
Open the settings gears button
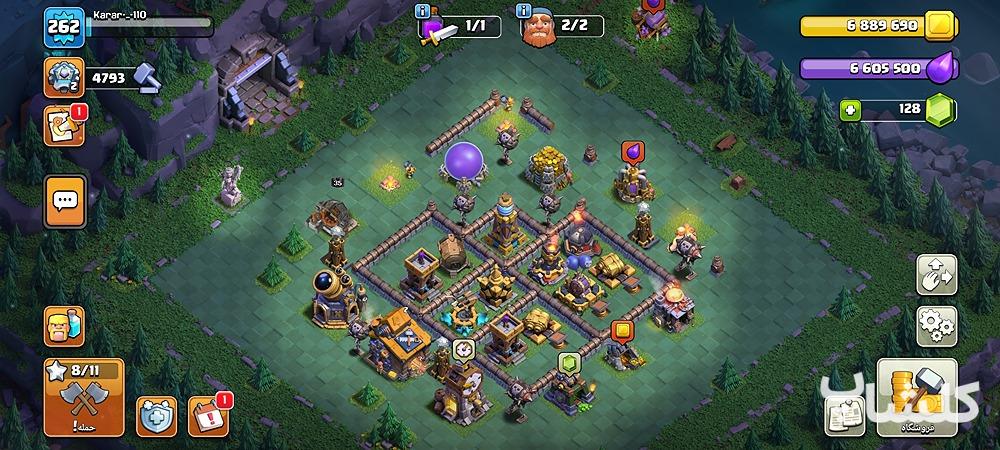937,325
